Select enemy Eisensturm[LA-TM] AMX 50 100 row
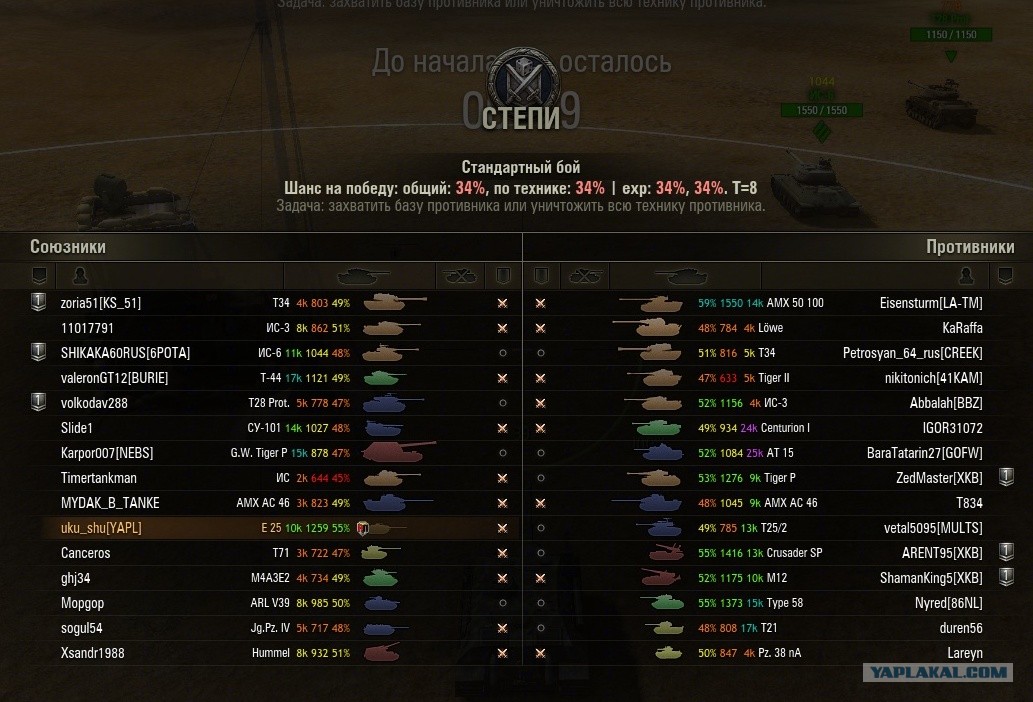Image resolution: width=1033 pixels, height=702 pixels. point(931,303)
